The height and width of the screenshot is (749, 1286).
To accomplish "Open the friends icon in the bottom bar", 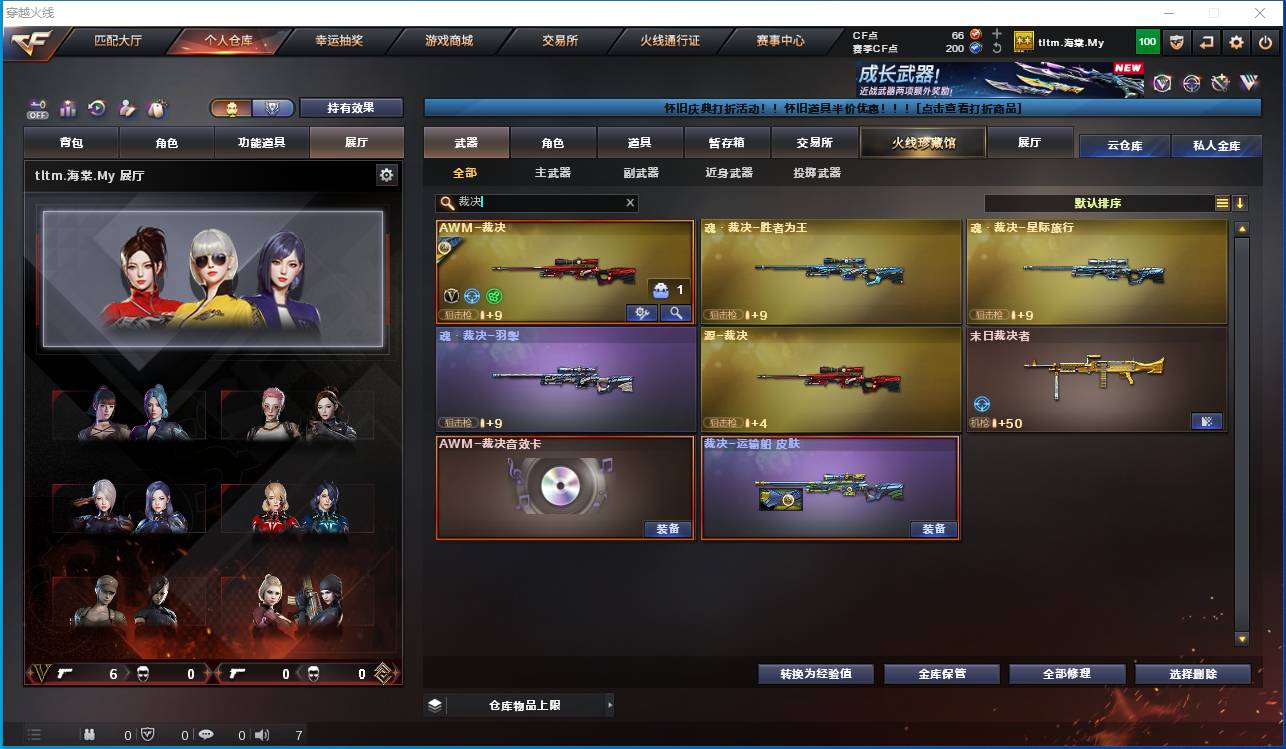I will [x=88, y=735].
